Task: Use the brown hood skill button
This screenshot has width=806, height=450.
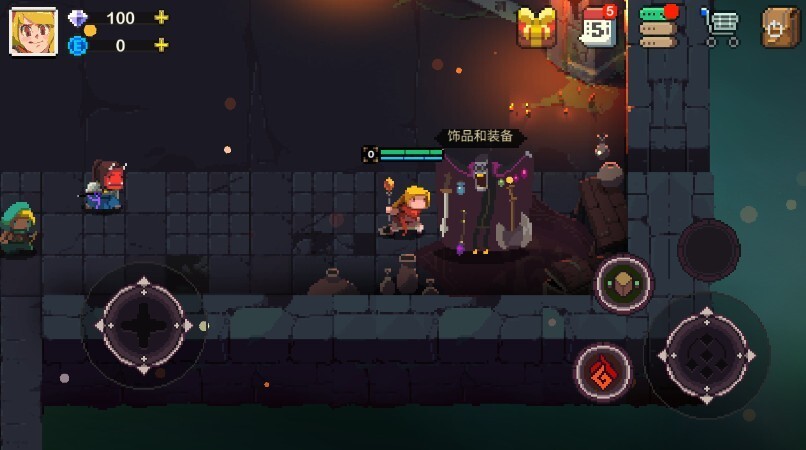Action: 624,284
